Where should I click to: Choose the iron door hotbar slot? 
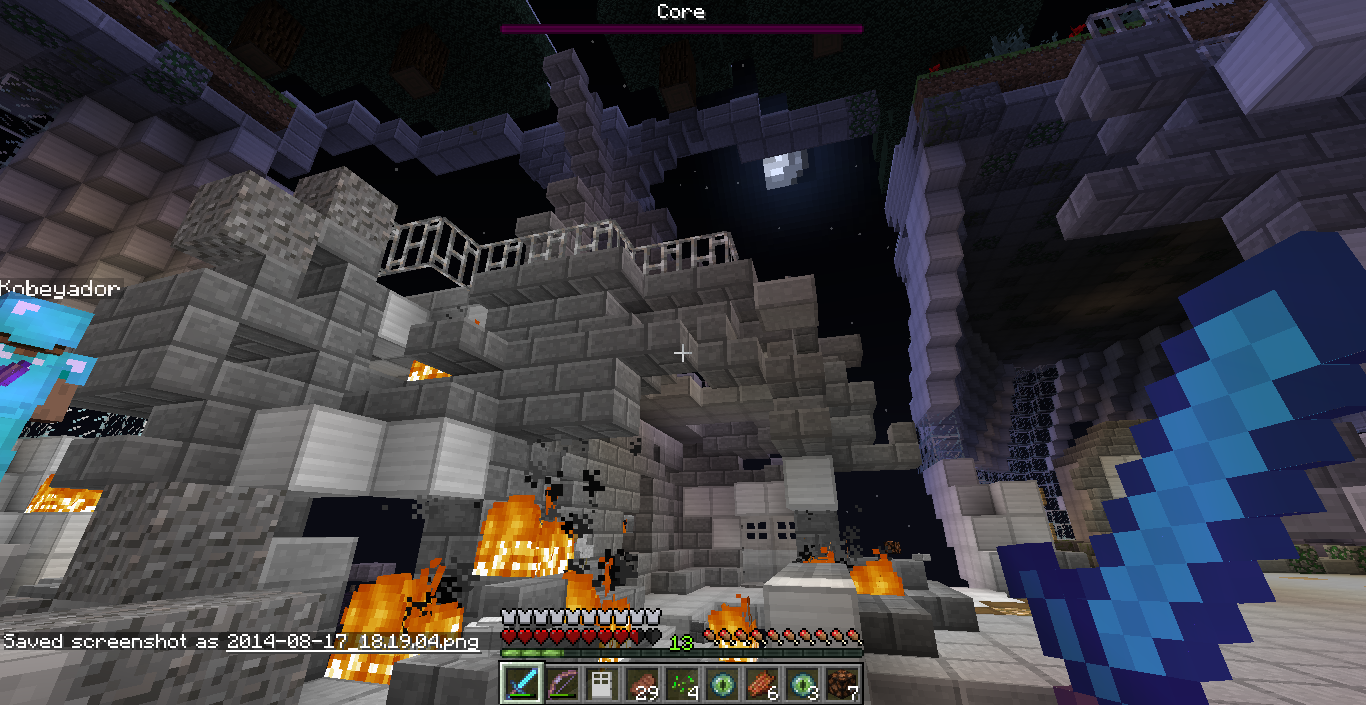pyautogui.click(x=602, y=683)
